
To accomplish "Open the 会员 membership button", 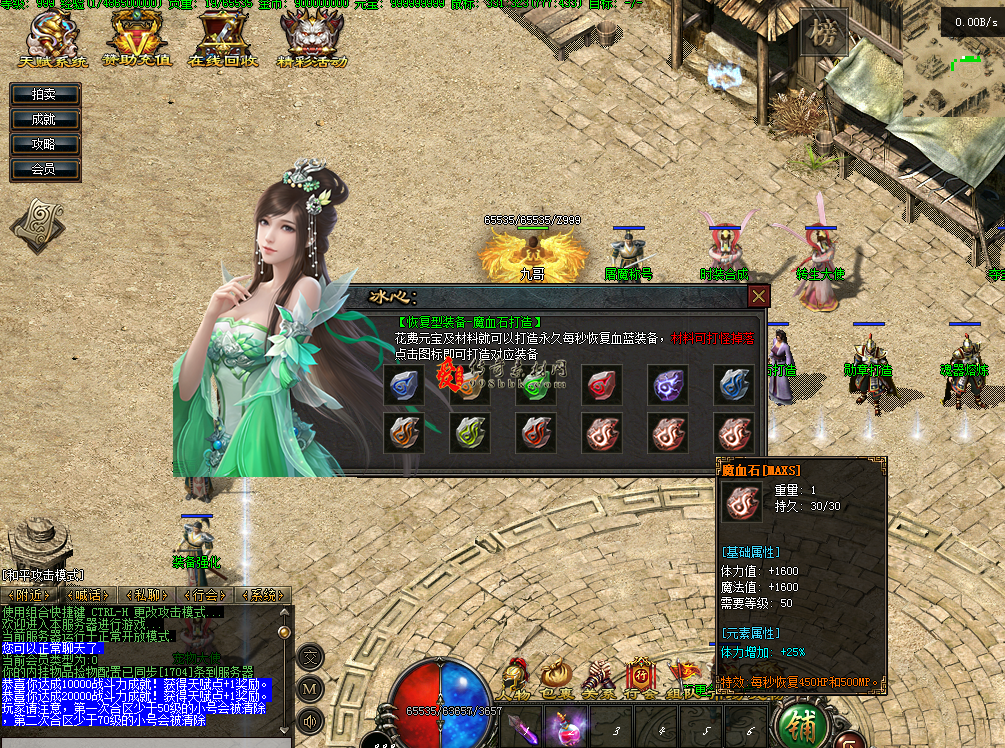I will pos(44,169).
